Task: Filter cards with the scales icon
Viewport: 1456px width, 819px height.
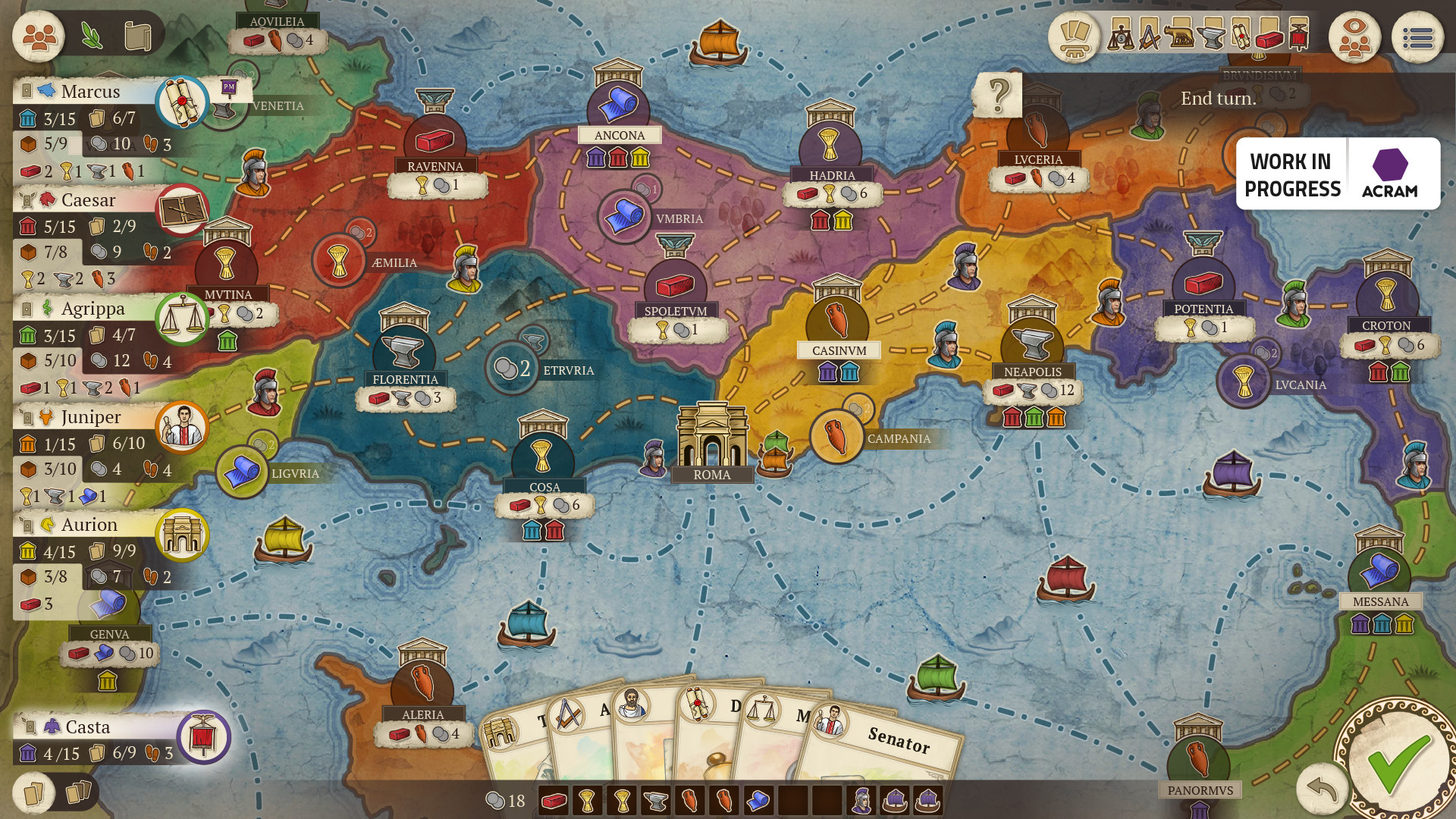Action: click(x=1121, y=38)
